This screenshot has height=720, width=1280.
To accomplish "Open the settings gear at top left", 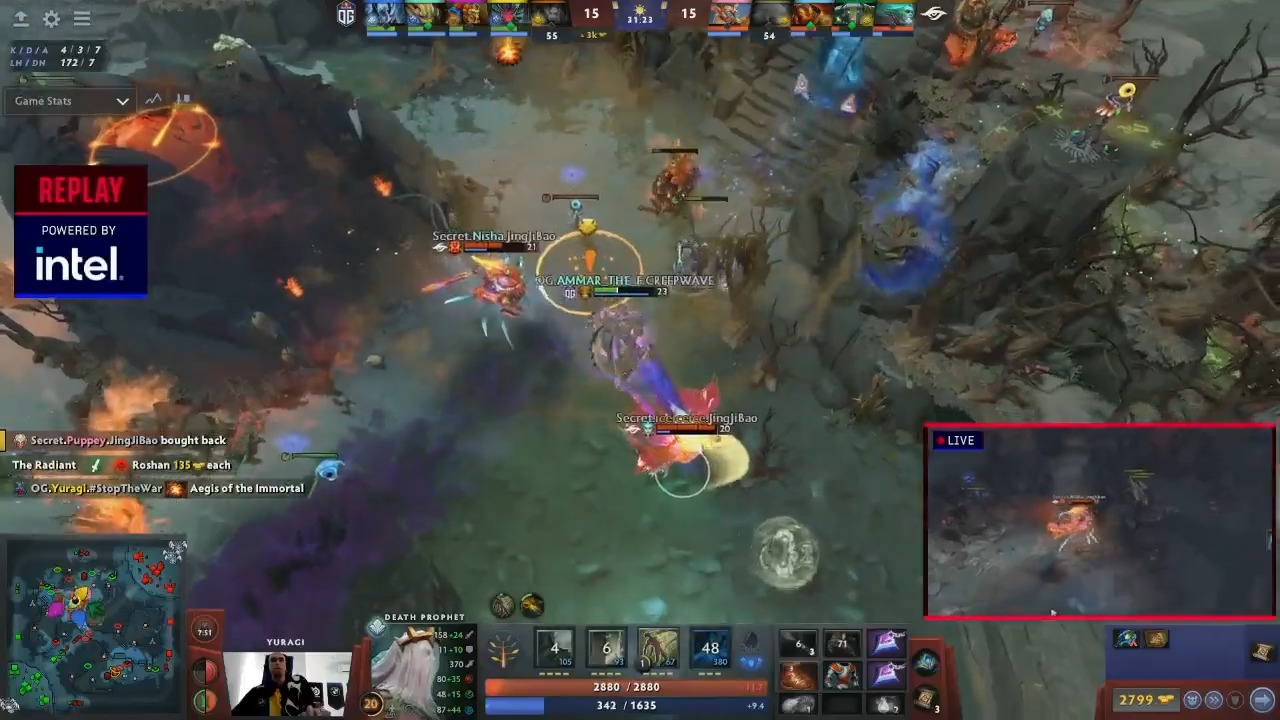I will pos(51,19).
